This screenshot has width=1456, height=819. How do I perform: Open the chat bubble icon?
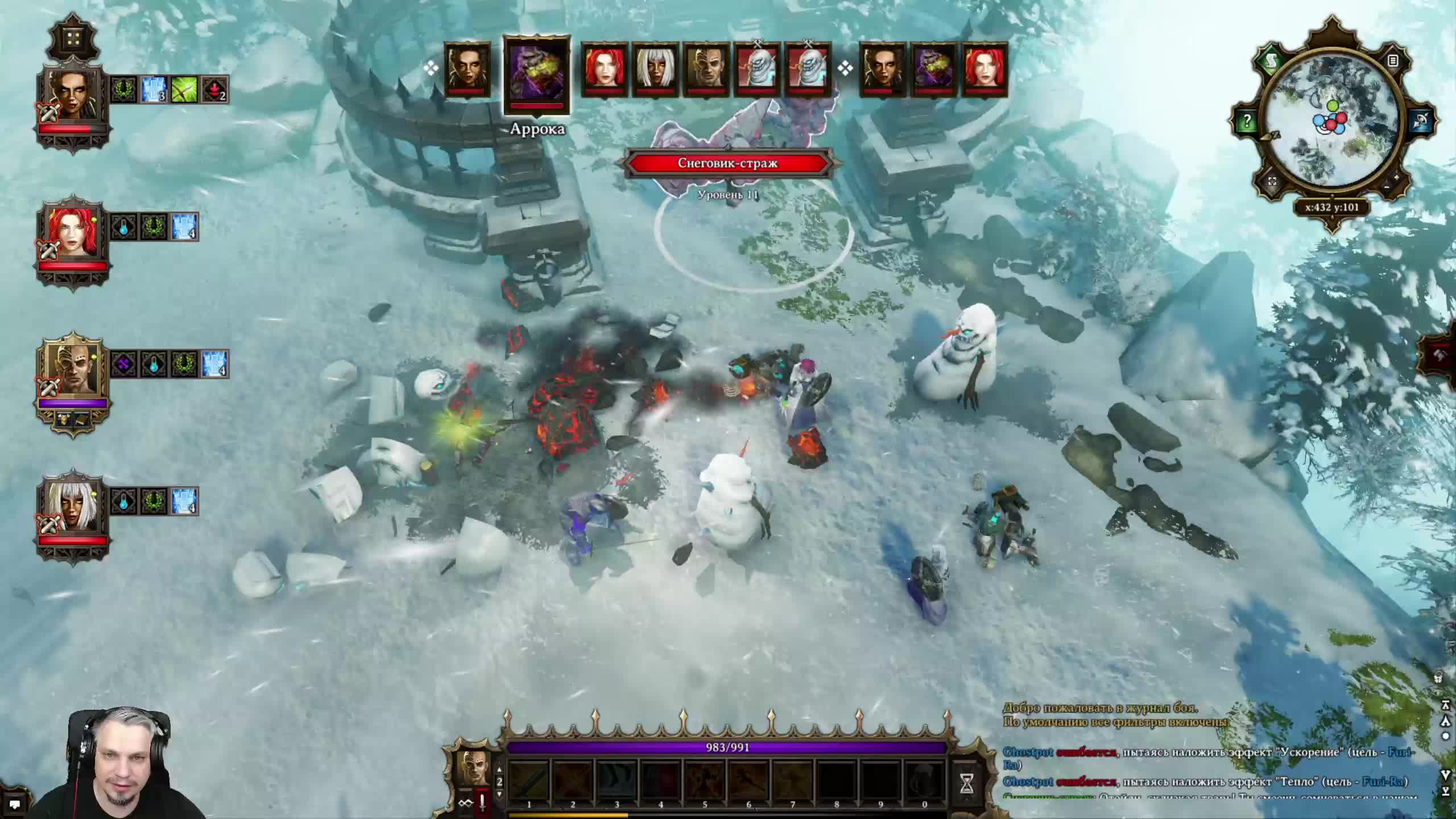pyautogui.click(x=14, y=804)
